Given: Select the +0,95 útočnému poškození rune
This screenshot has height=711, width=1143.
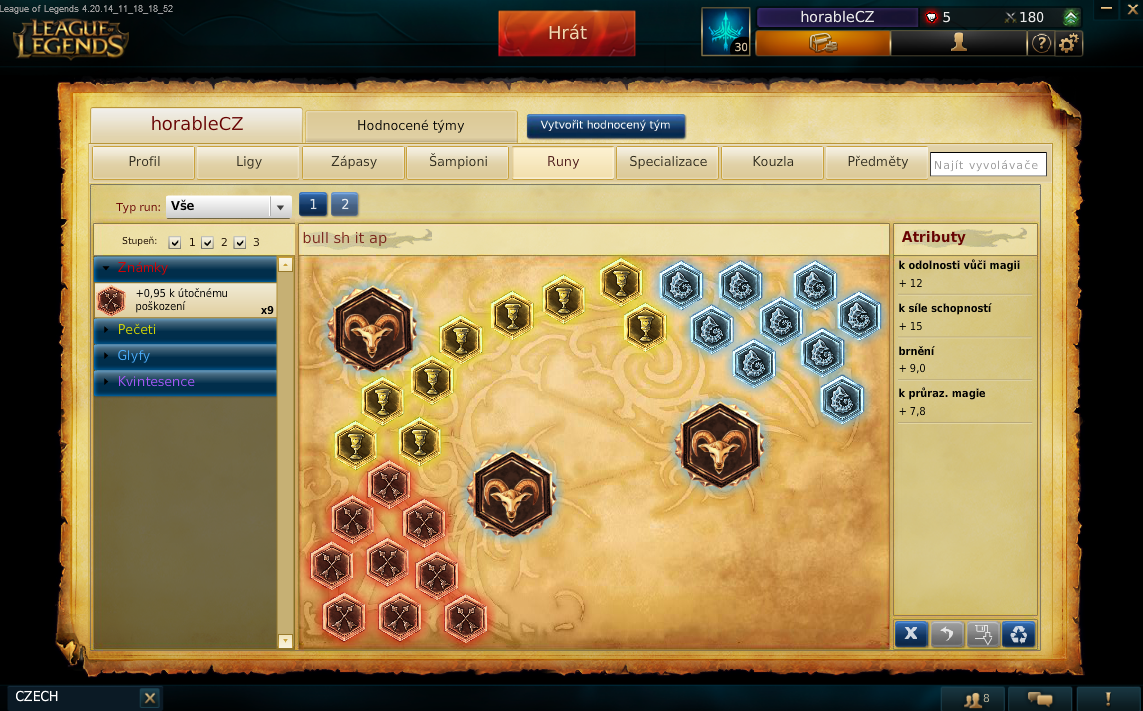Looking at the screenshot, I should click(x=185, y=300).
